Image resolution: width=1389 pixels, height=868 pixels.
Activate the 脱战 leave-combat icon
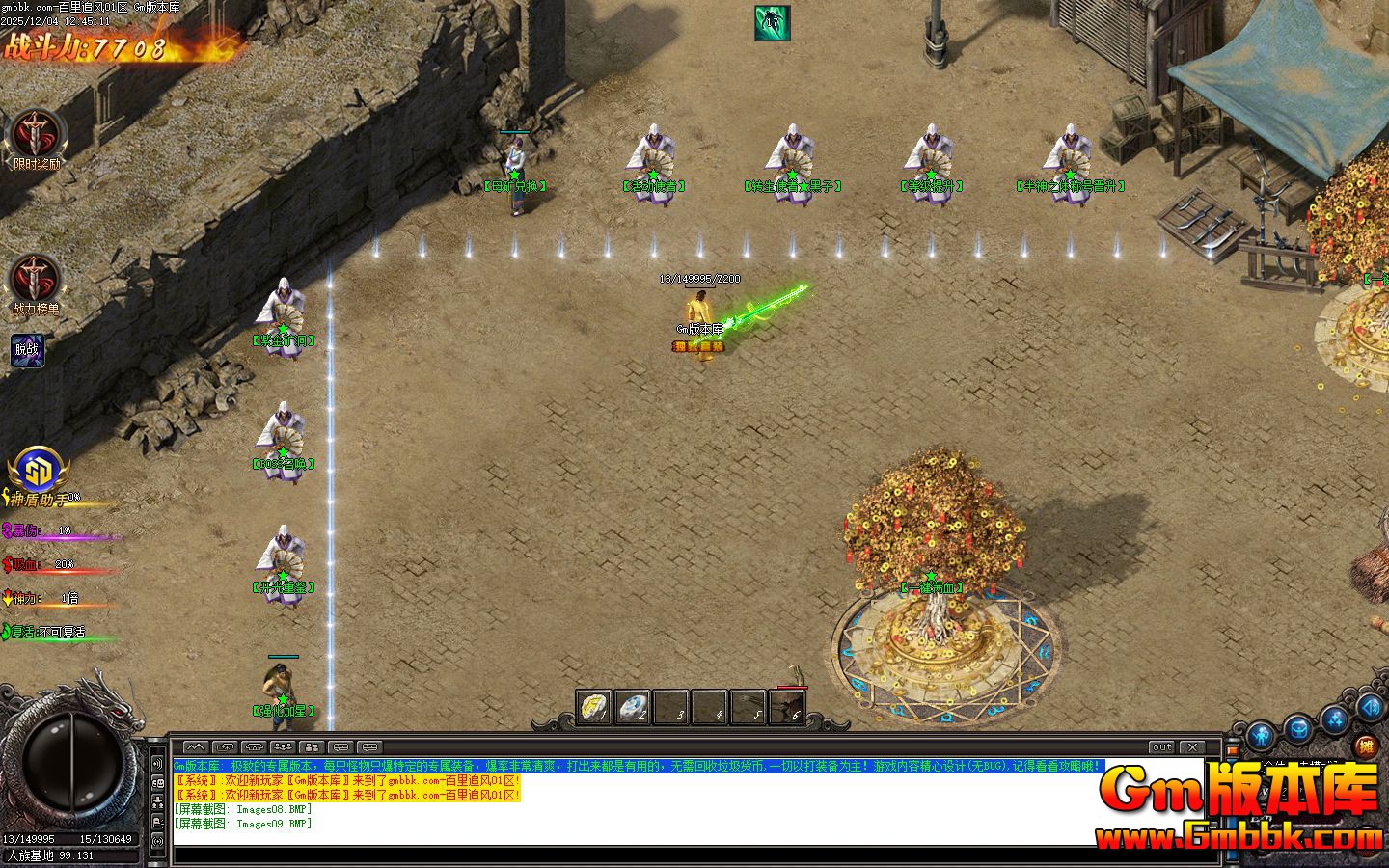[x=27, y=349]
